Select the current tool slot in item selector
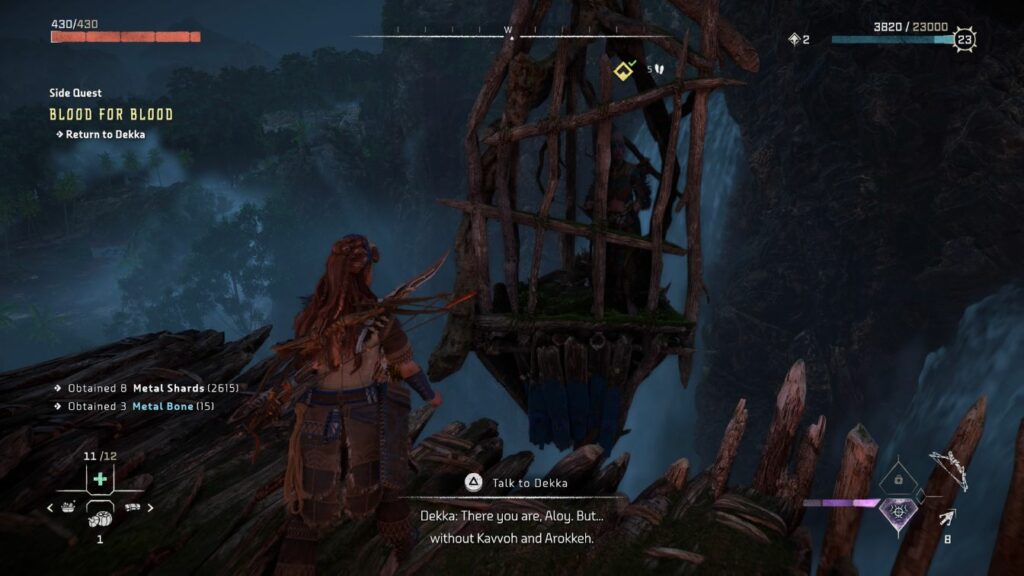The image size is (1024, 576). pyautogui.click(x=100, y=511)
